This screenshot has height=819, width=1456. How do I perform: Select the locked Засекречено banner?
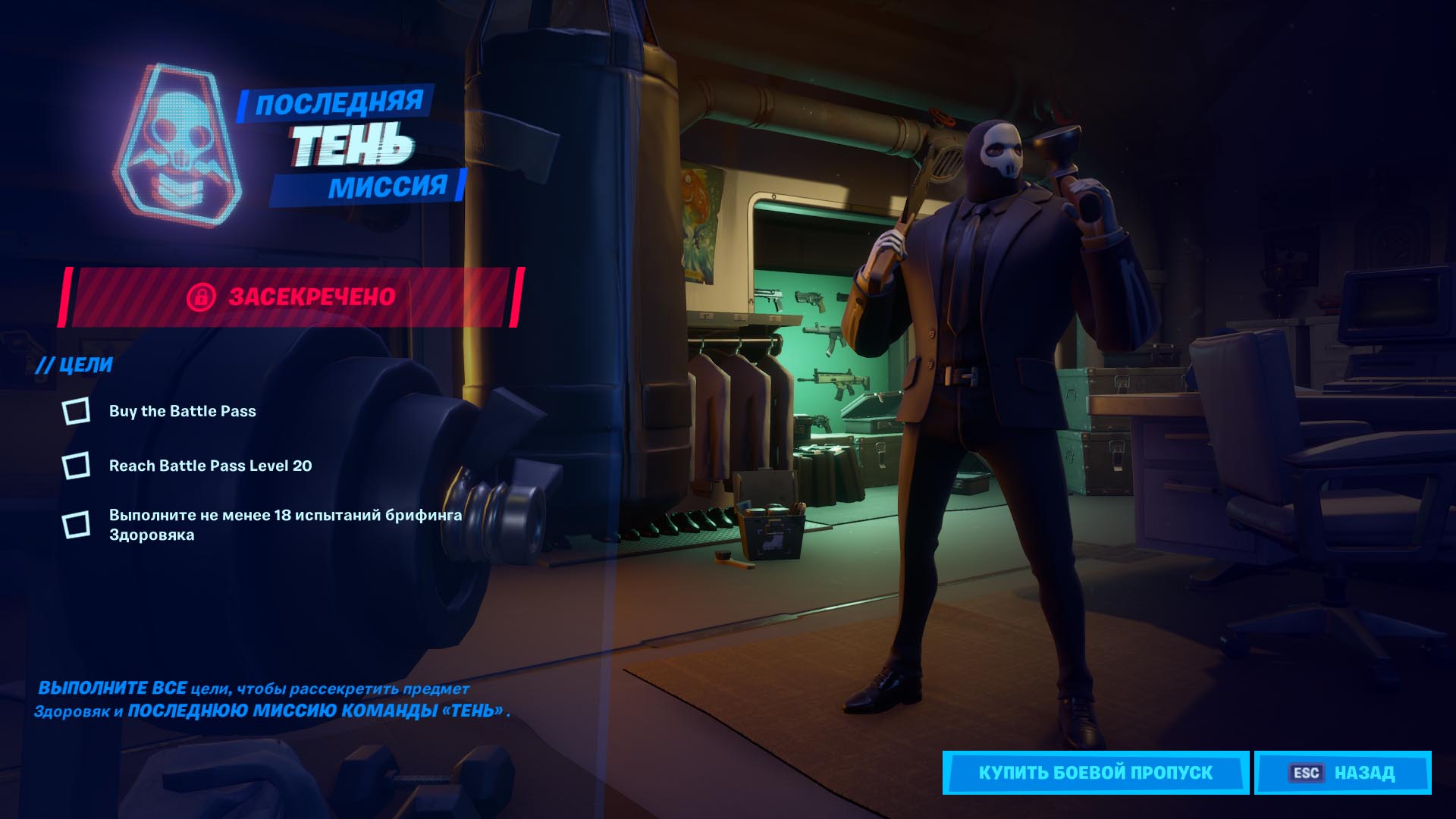pos(291,297)
